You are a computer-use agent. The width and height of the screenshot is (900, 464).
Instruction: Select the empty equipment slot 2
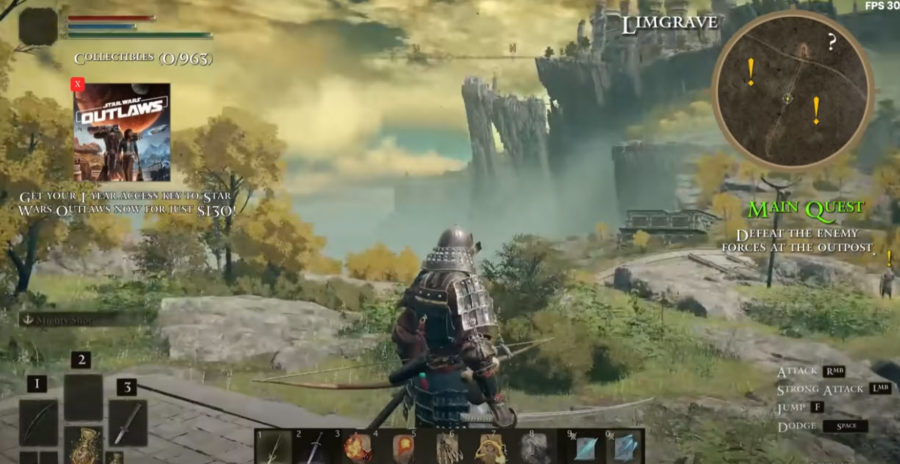tap(83, 396)
